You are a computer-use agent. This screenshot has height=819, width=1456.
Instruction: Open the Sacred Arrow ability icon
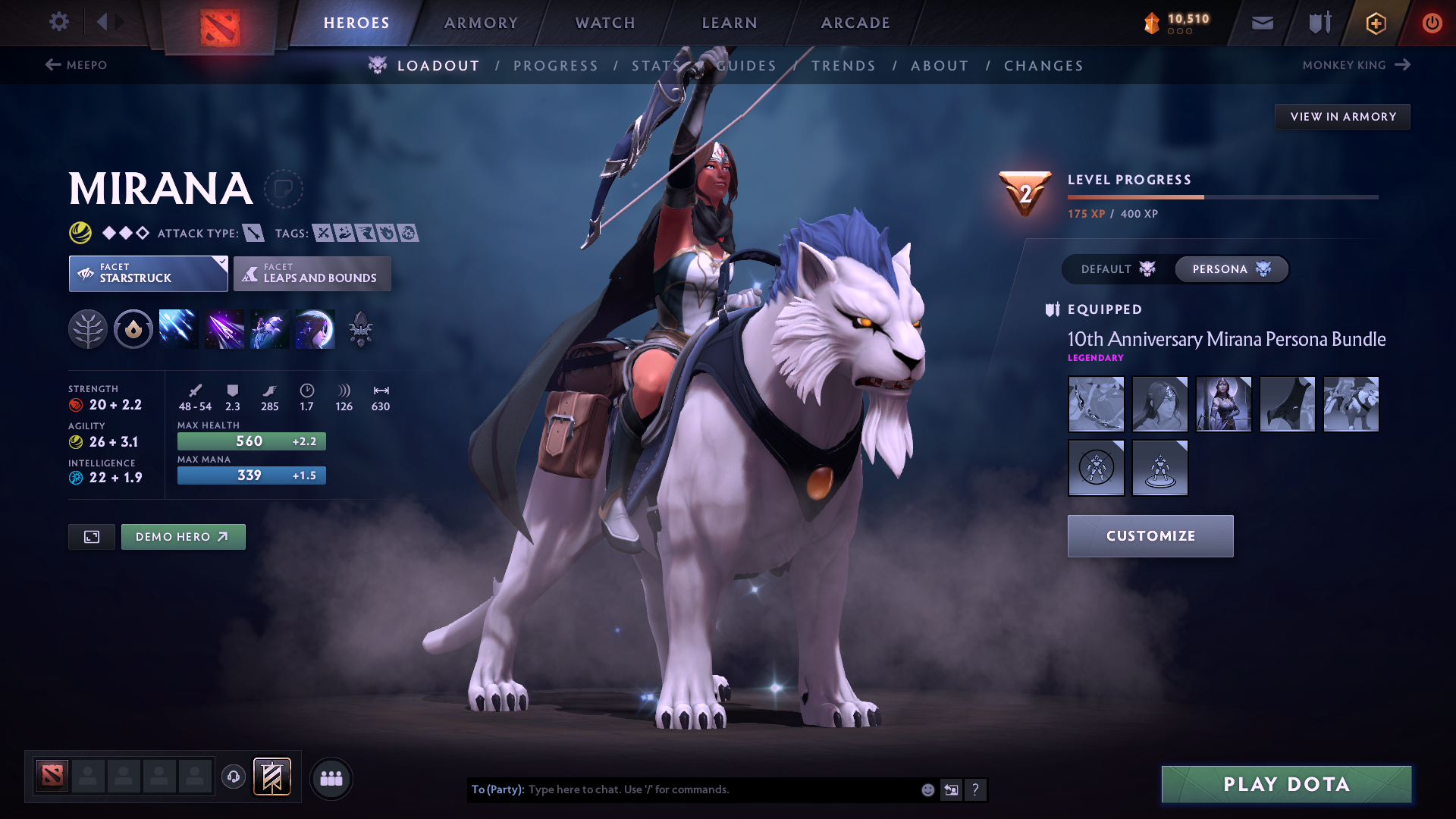(x=224, y=328)
